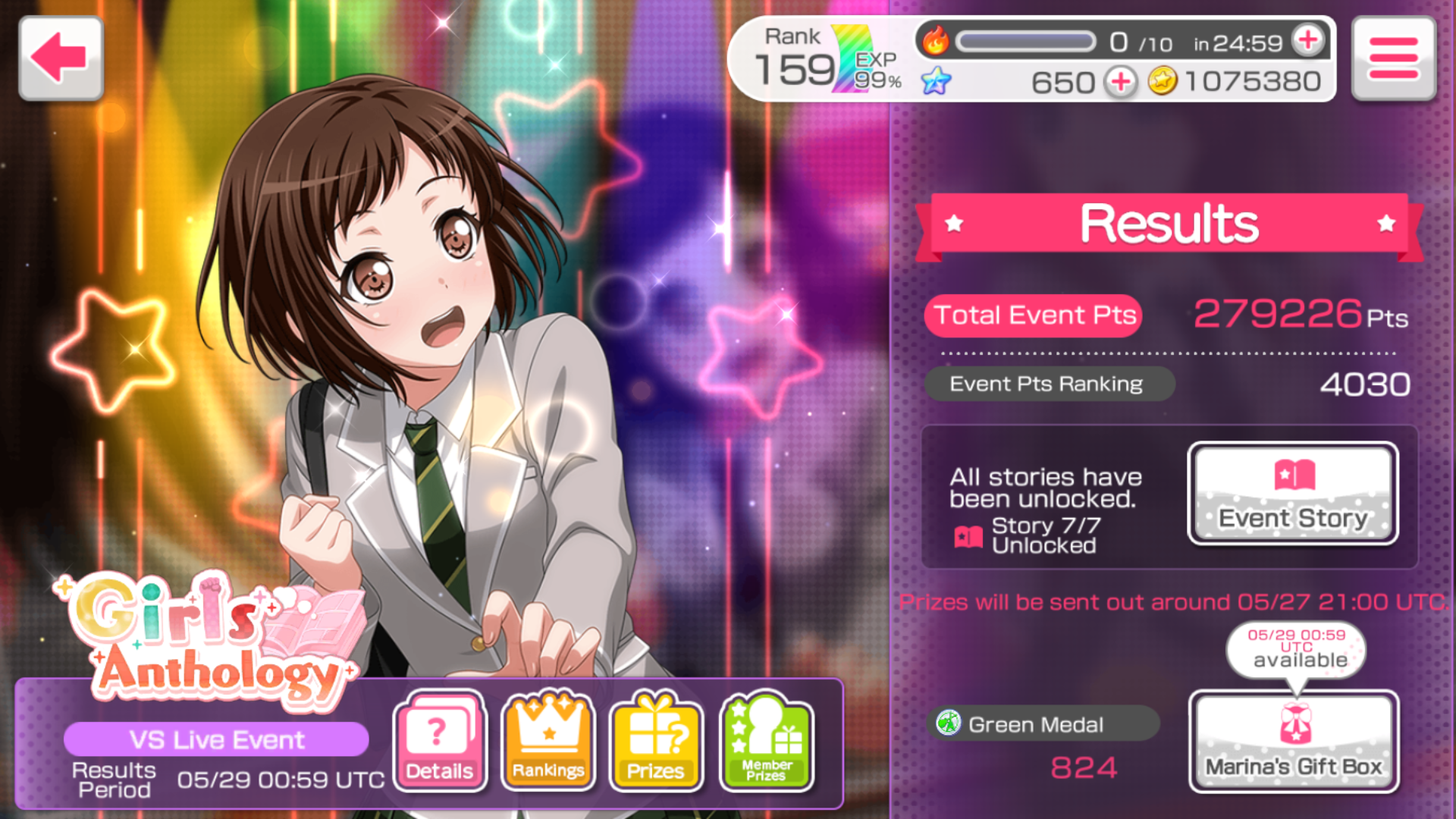Add more stars with the plus button

(x=1121, y=82)
